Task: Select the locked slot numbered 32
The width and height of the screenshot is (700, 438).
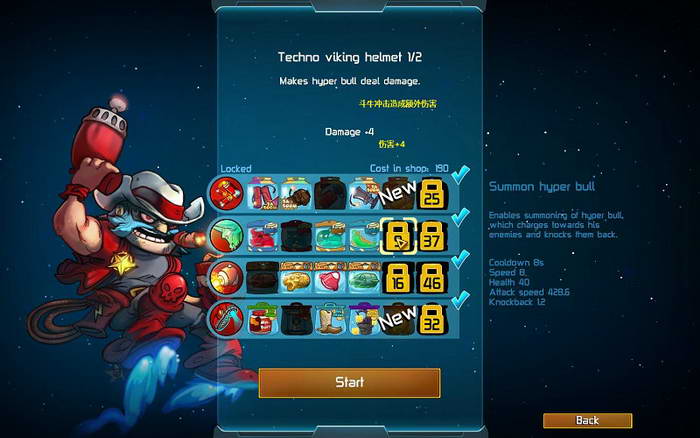Action: click(431, 320)
